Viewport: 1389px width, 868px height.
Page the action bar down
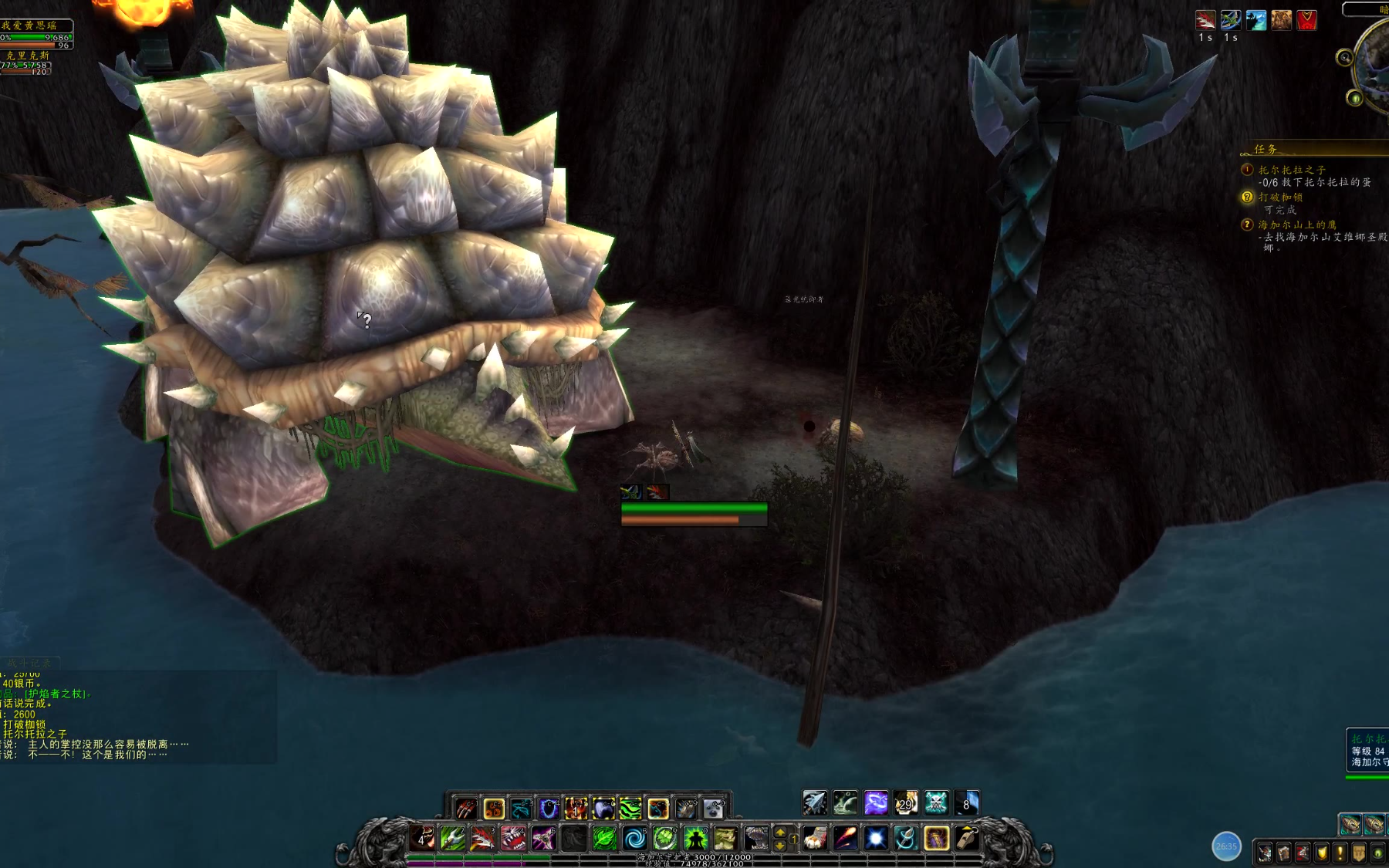(780, 845)
